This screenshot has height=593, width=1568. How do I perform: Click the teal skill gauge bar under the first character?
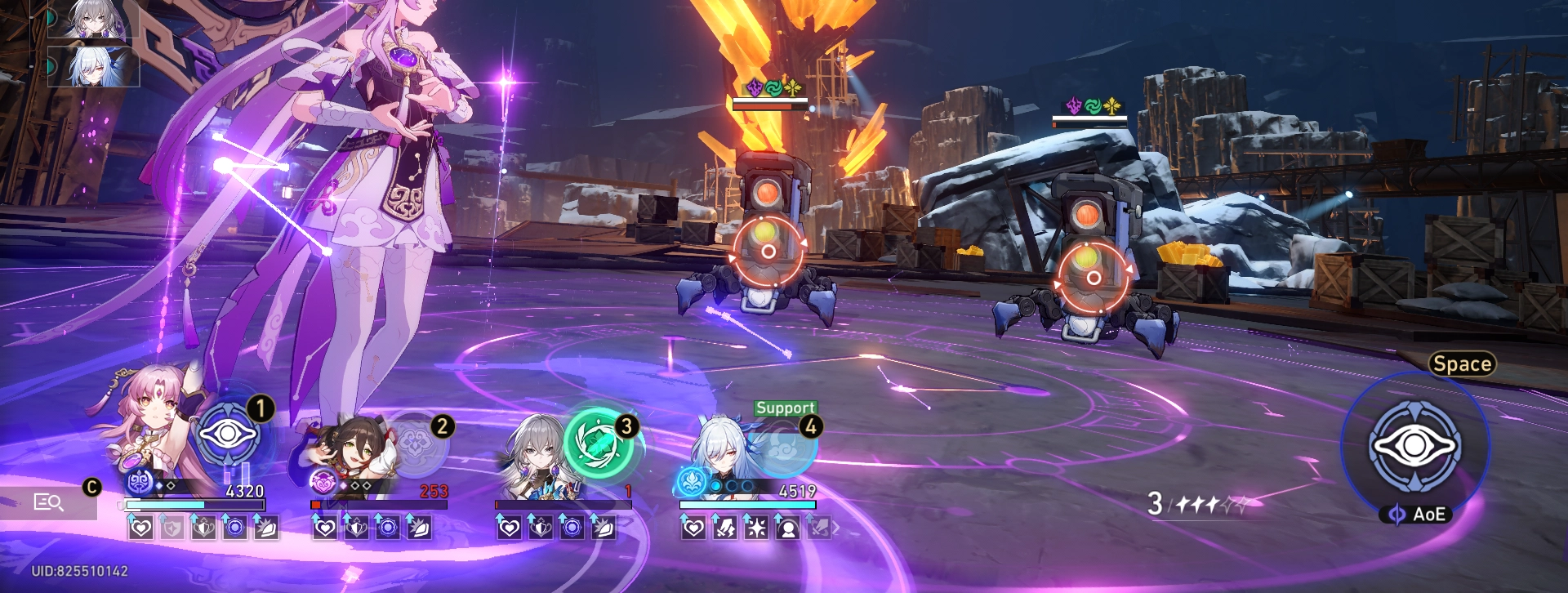point(167,505)
